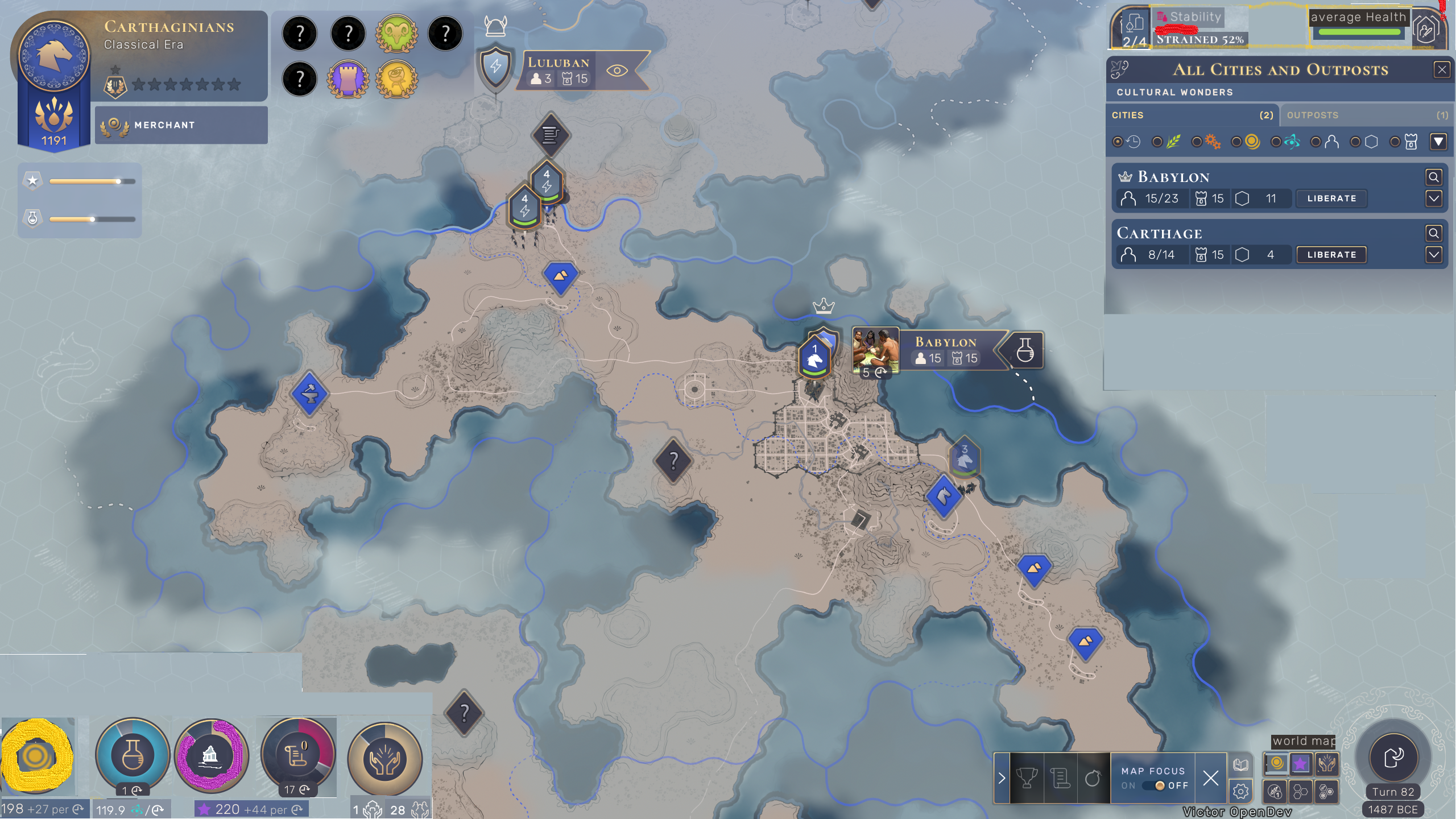Expand the Babylon row details

point(1433,198)
